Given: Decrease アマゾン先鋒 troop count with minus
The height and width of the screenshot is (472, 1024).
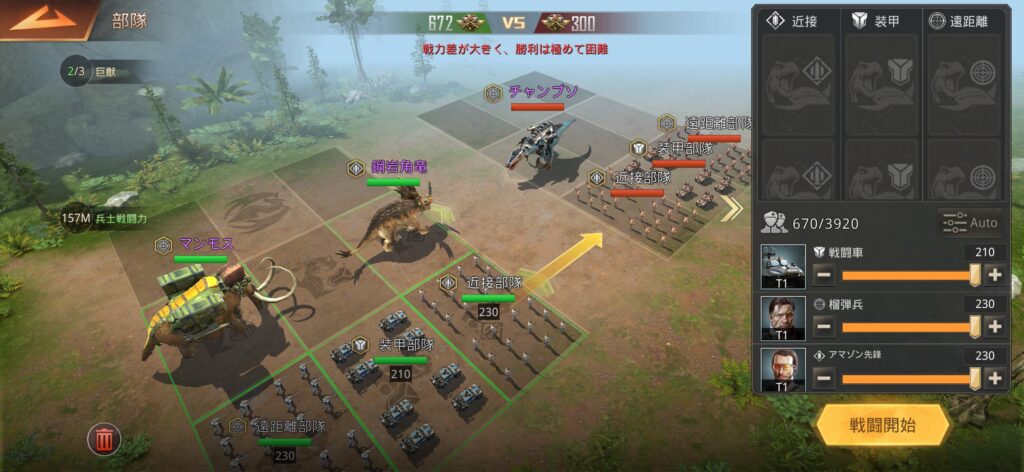Looking at the screenshot, I should (x=824, y=378).
